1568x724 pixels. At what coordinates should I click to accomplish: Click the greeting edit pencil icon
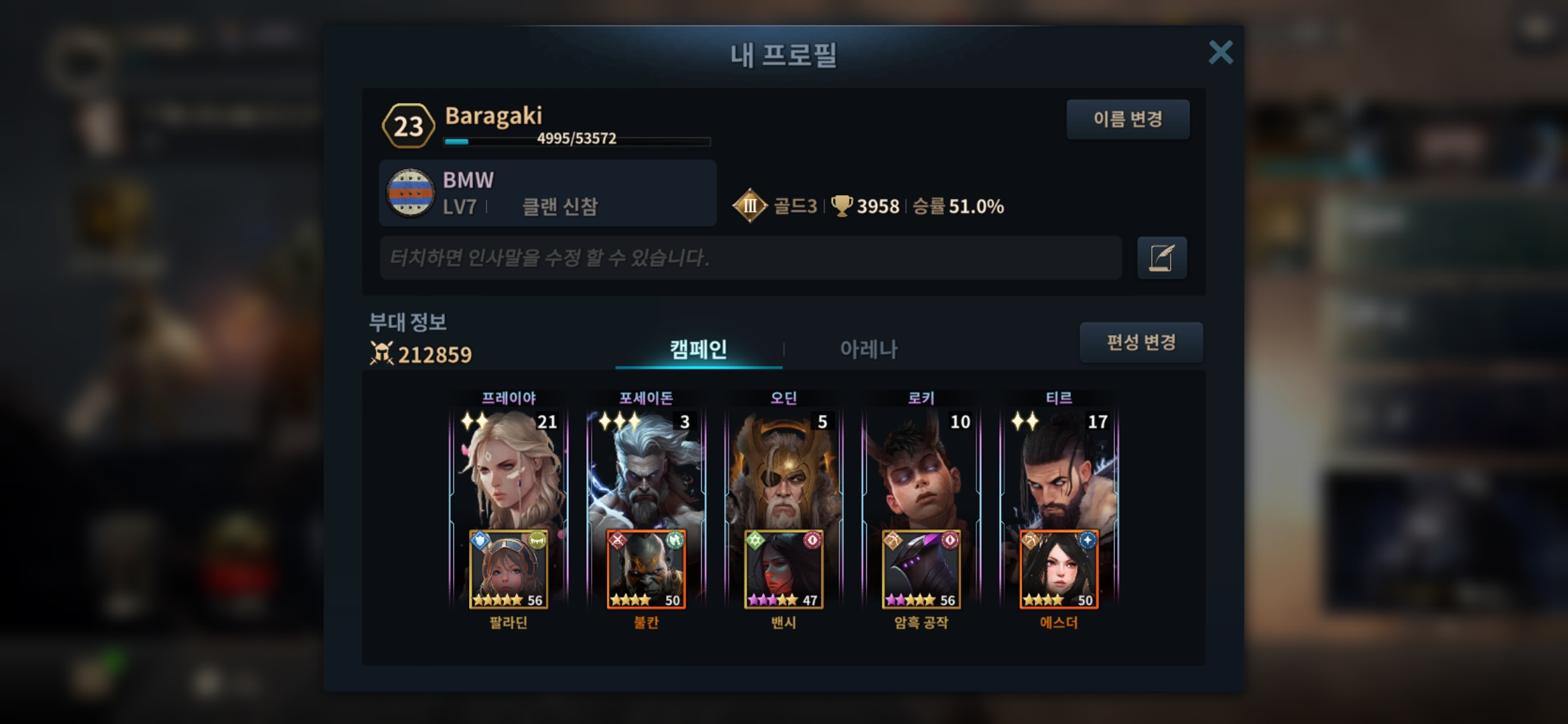pos(1161,257)
